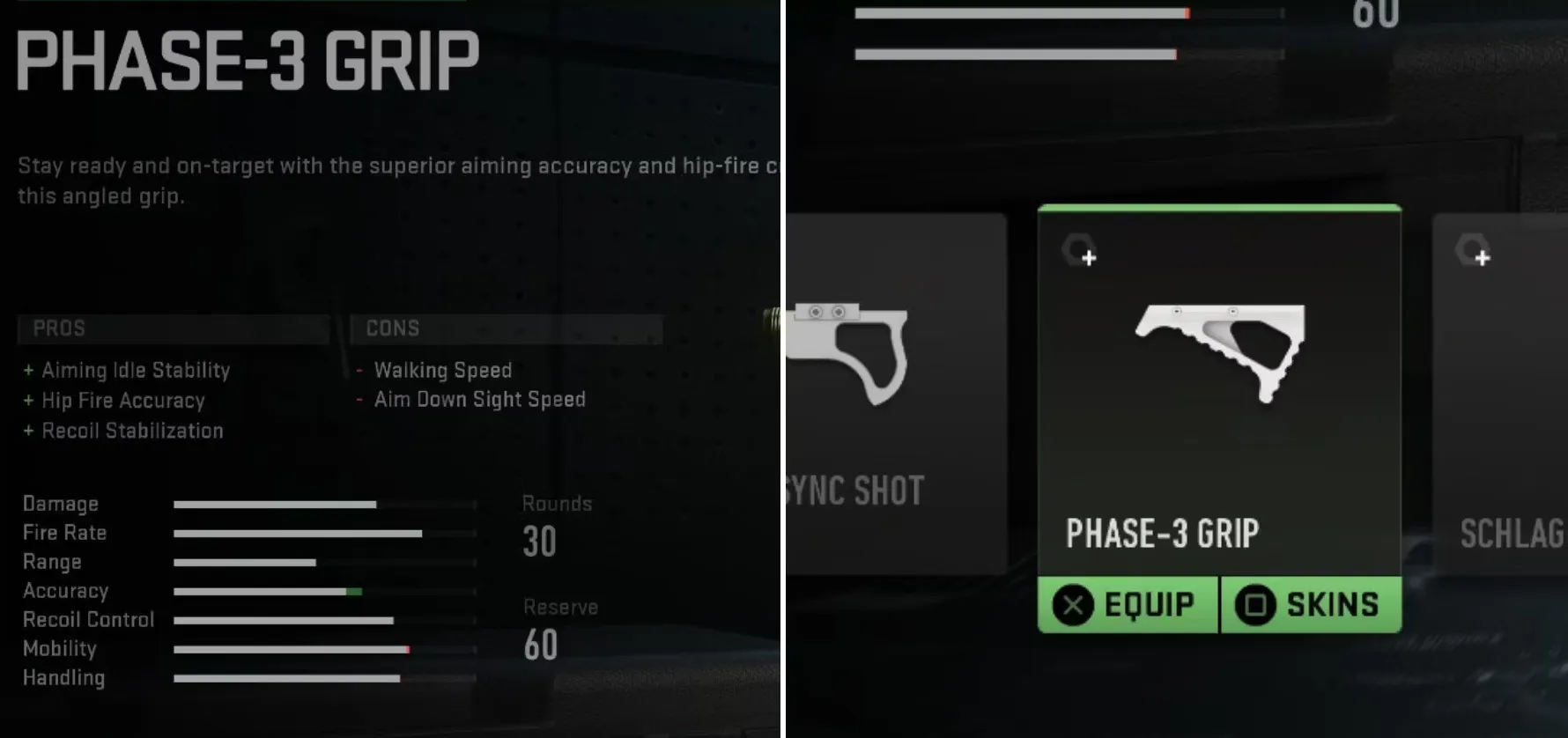Equip the Phase-3 Grip attachment
This screenshot has height=738, width=1568.
tap(1128, 605)
